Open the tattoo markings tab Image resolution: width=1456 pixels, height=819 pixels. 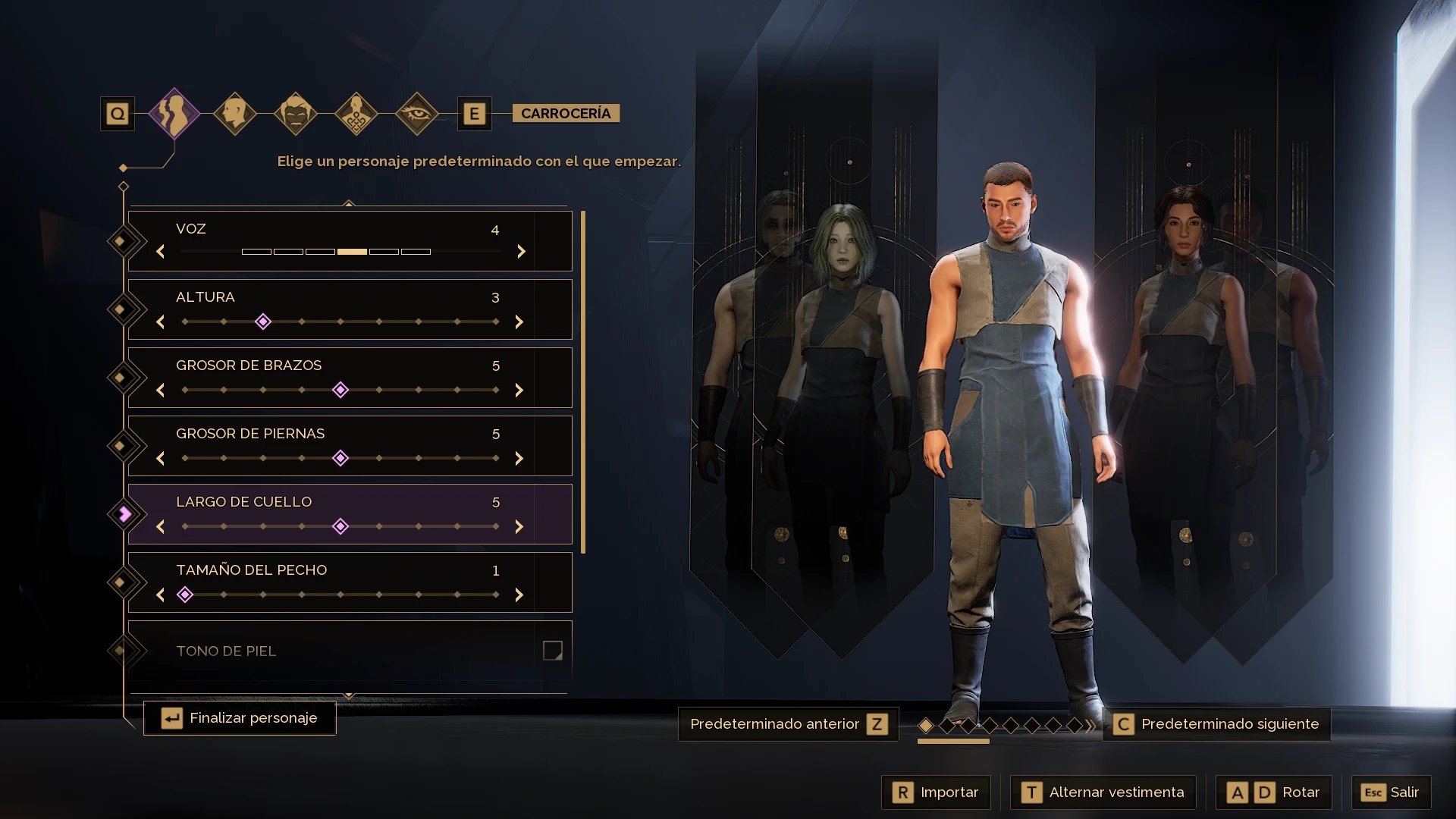[356, 114]
